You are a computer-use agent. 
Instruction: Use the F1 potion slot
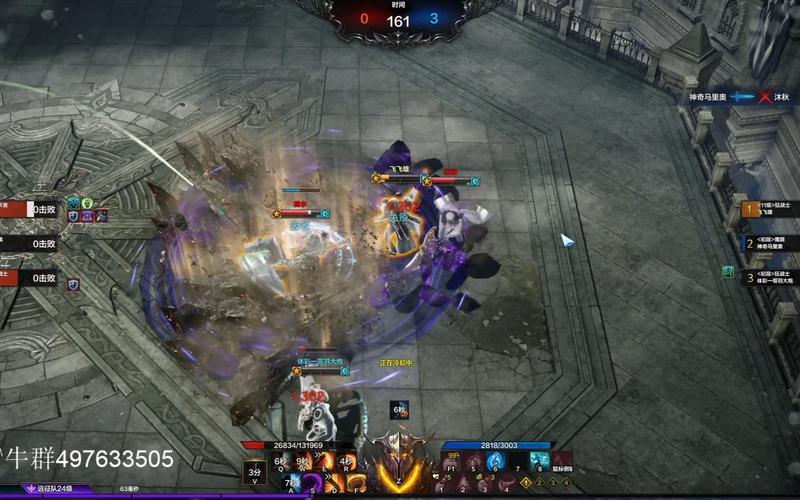click(x=451, y=462)
